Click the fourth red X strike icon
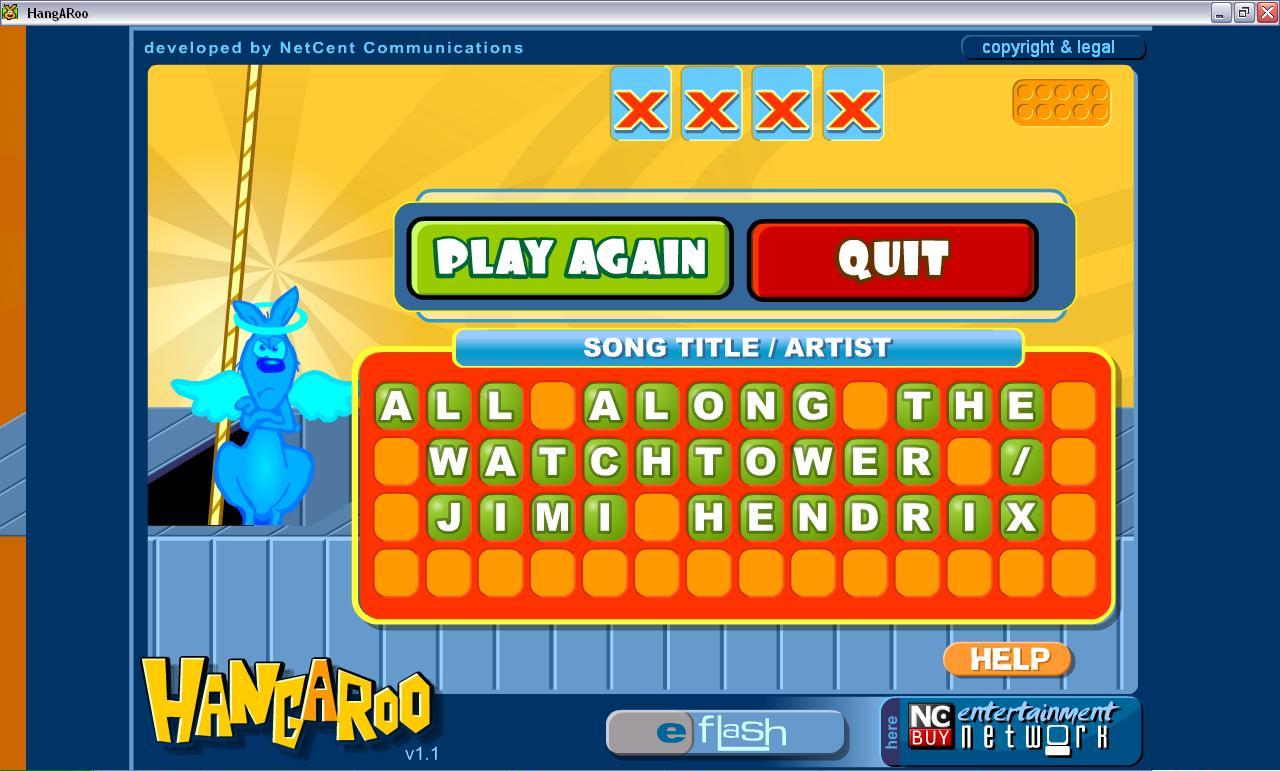 [851, 104]
